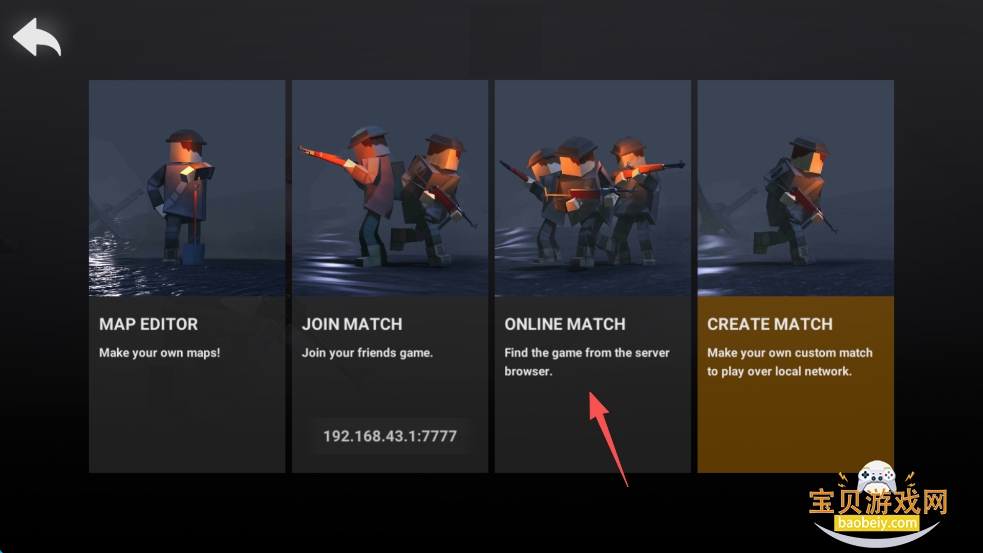The width and height of the screenshot is (983, 553).
Task: Edit the 192.168.43.1:7777 address field
Action: pos(390,436)
